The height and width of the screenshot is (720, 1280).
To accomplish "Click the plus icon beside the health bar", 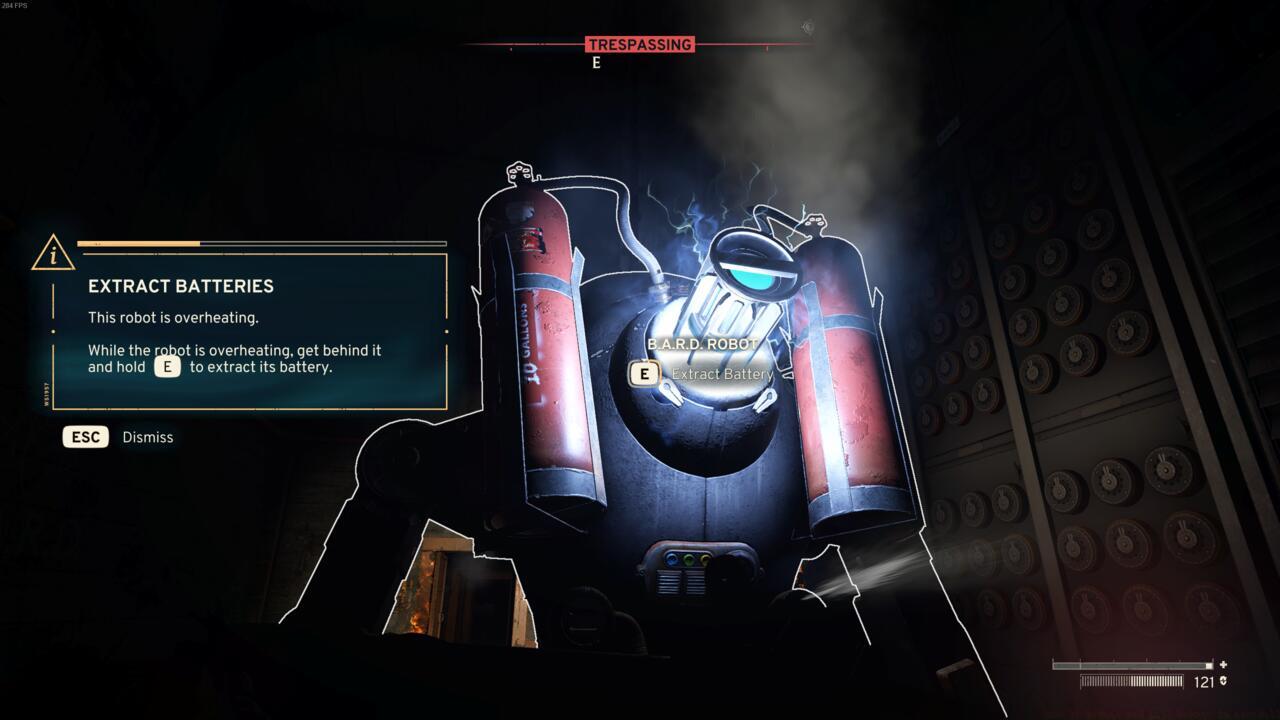I will point(1224,662).
